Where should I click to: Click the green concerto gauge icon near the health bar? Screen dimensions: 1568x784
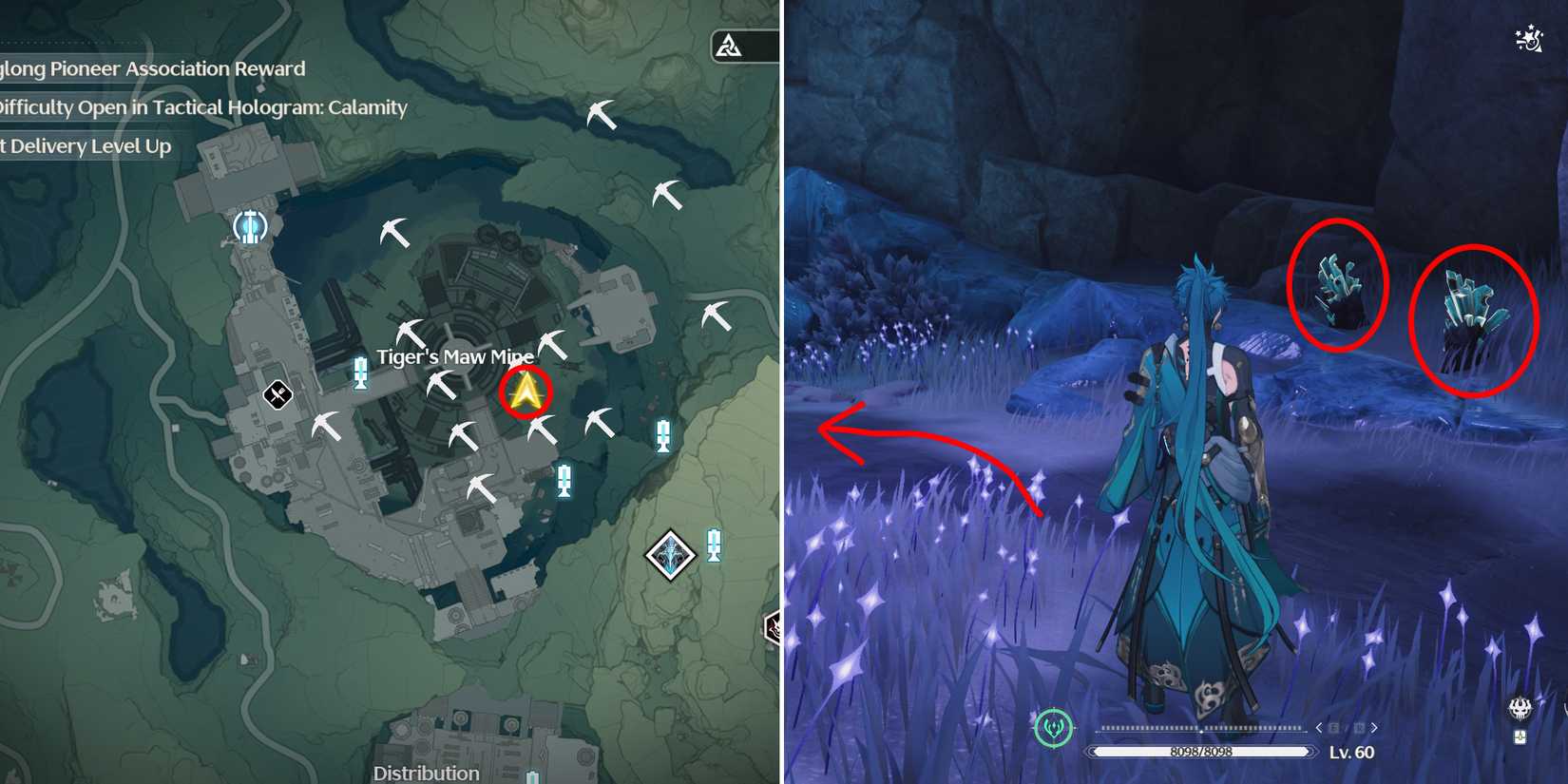click(x=1053, y=728)
